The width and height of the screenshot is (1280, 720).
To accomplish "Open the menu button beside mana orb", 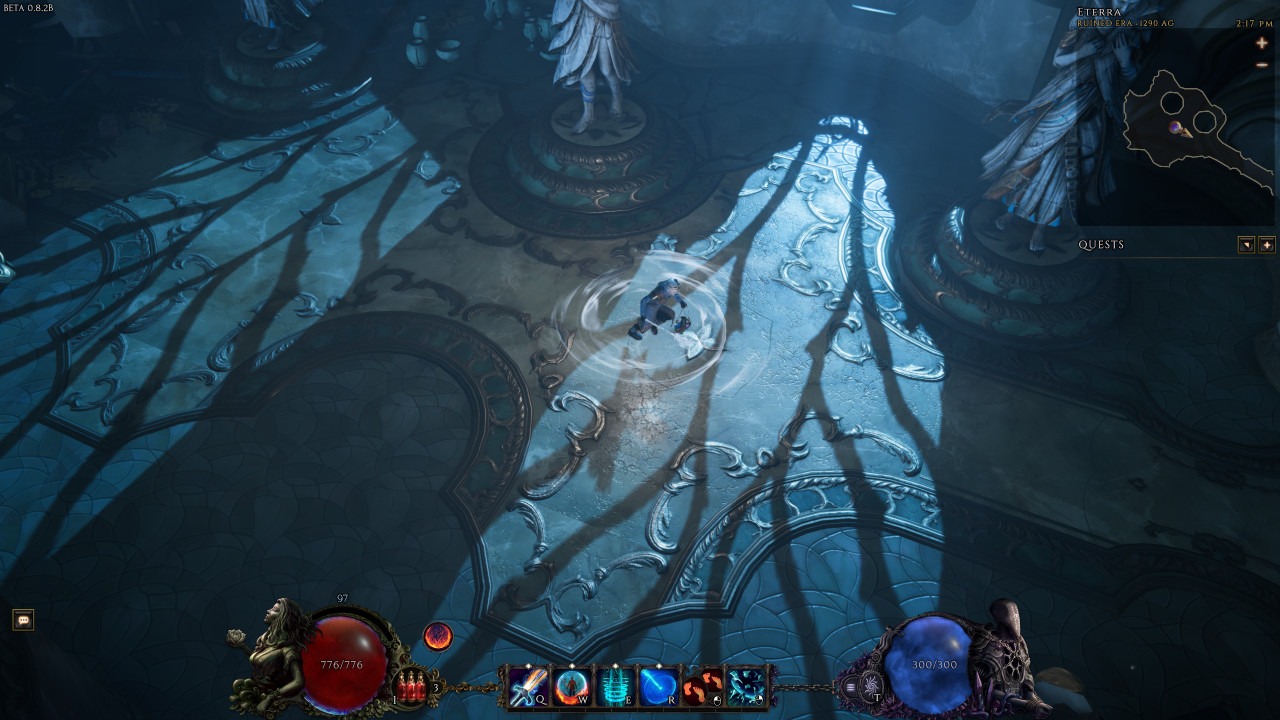I will (851, 687).
